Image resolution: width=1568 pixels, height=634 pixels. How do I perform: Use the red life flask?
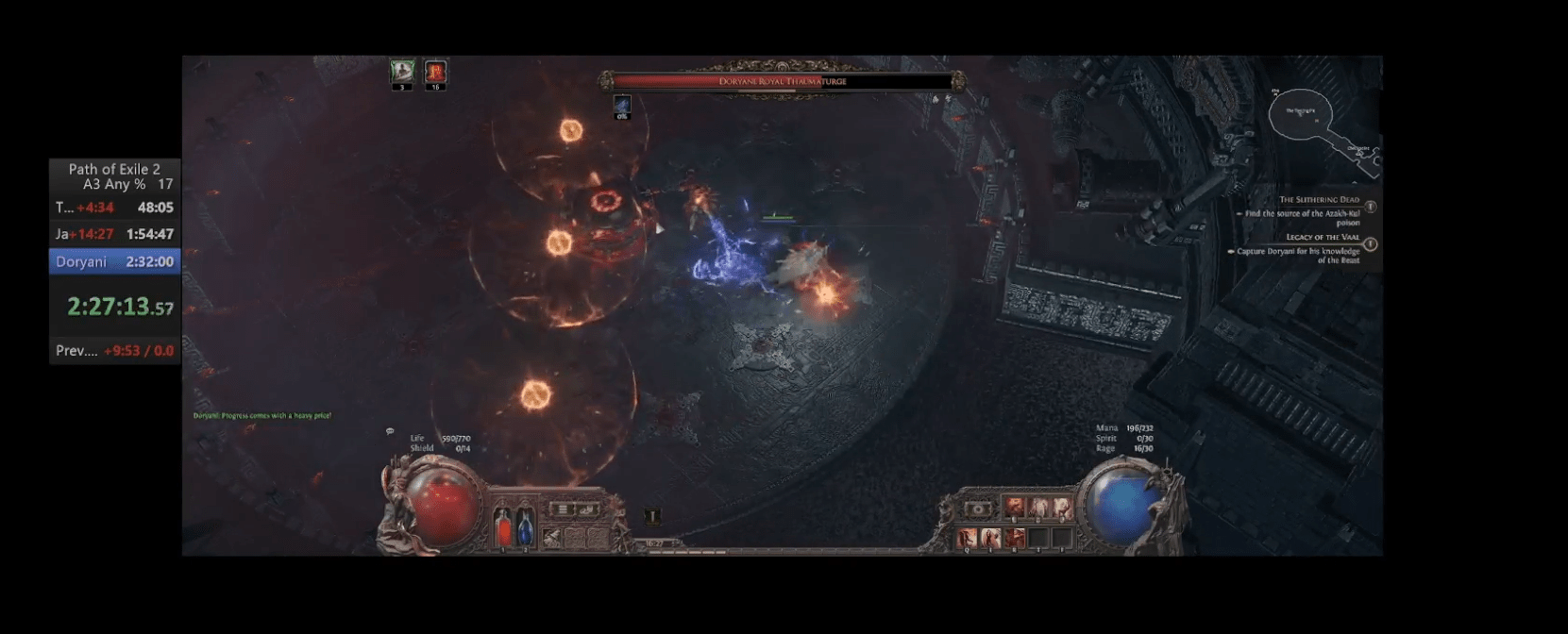click(x=503, y=526)
